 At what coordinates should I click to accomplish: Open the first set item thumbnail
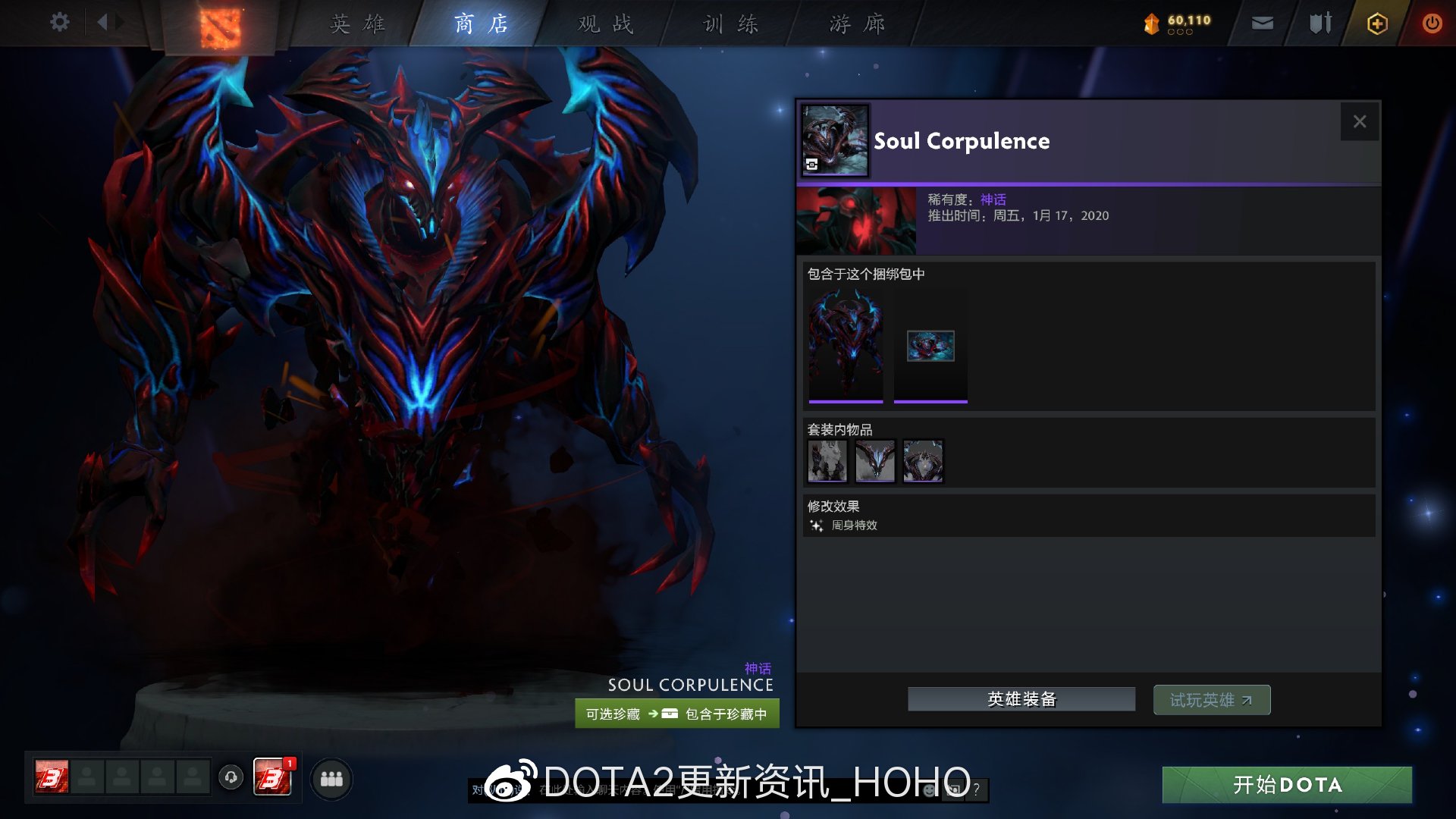pos(827,461)
